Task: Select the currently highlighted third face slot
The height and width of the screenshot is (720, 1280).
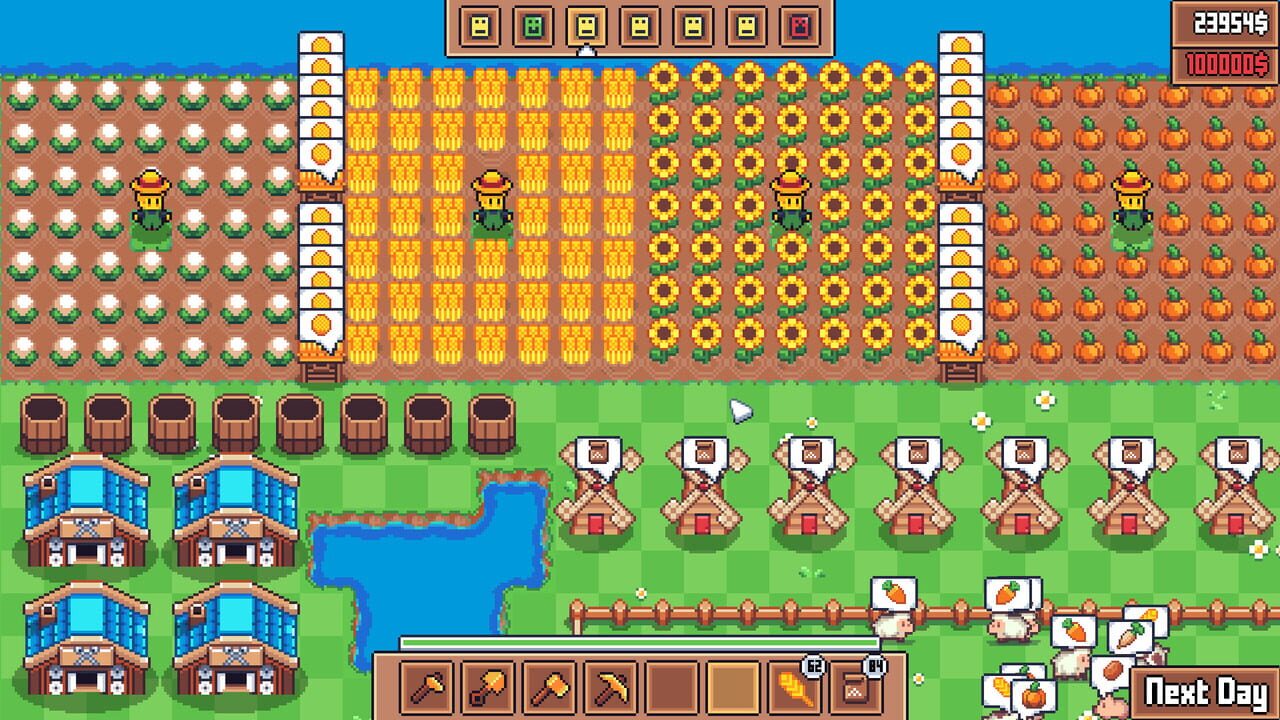Action: tap(587, 24)
